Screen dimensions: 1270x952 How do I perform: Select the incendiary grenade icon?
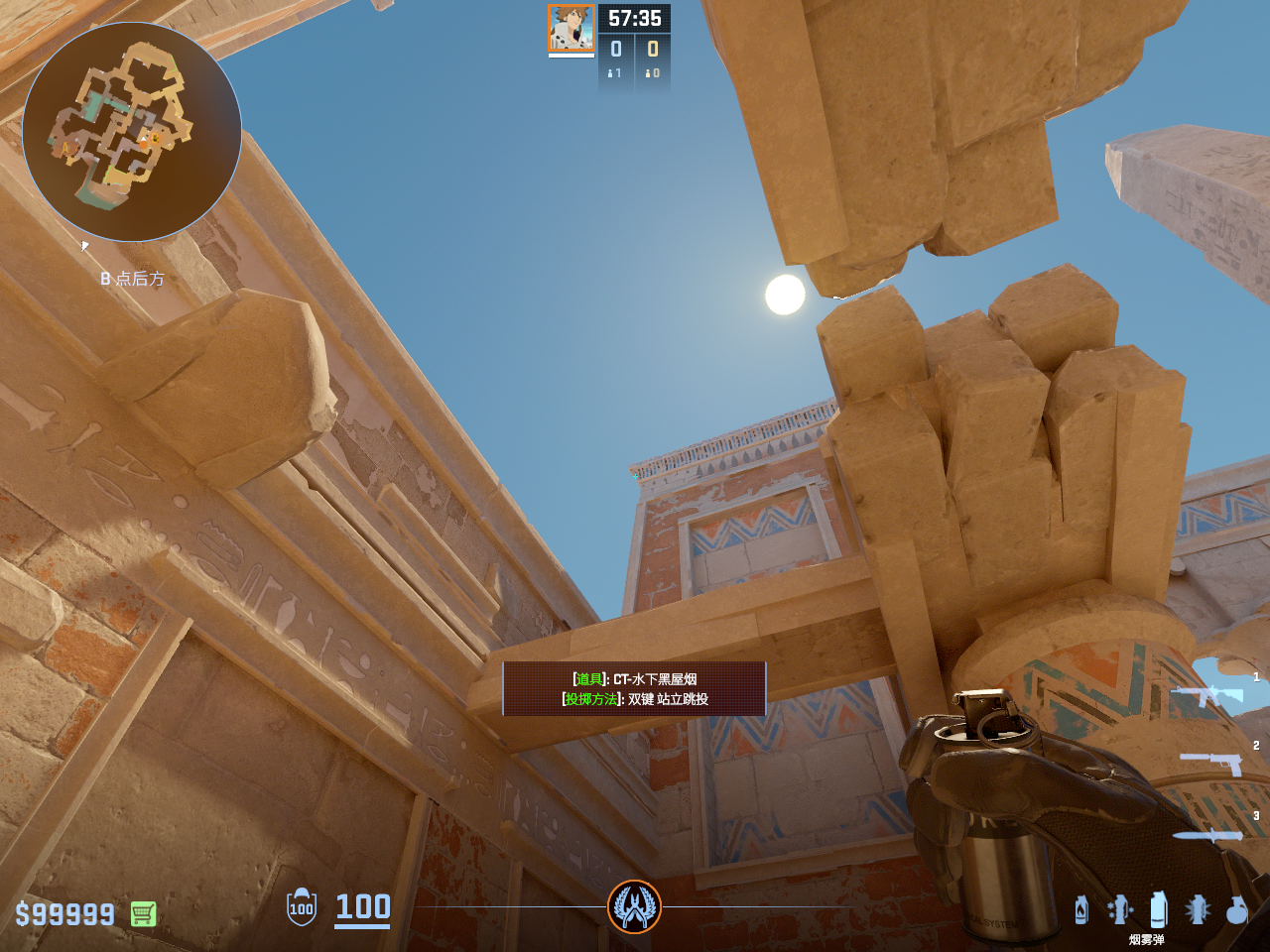click(1081, 909)
